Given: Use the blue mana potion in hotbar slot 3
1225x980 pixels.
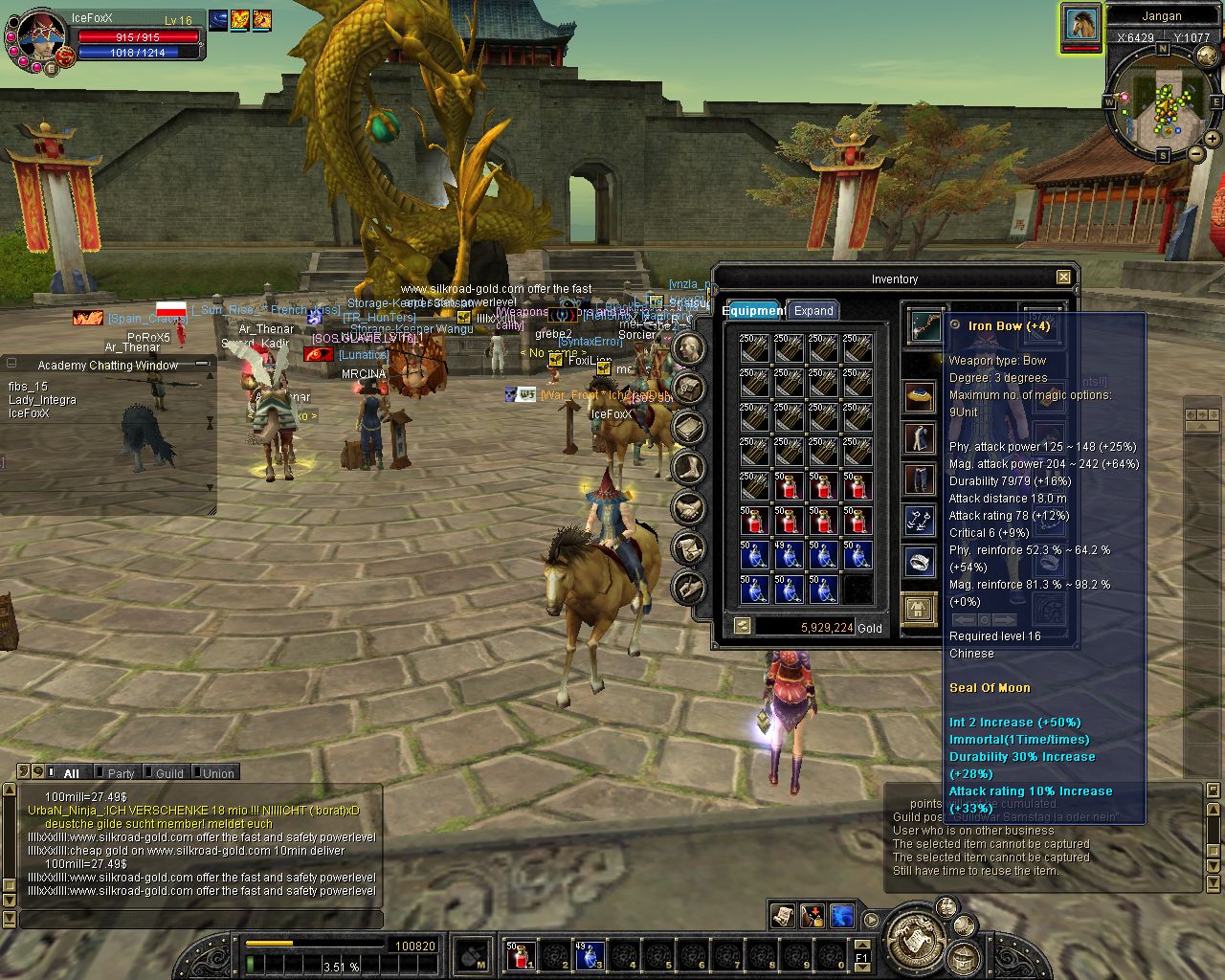Looking at the screenshot, I should tap(588, 954).
